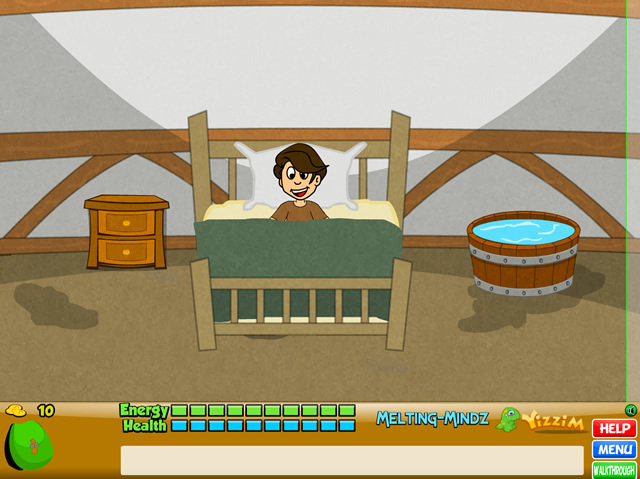Open the blue Menu button
The width and height of the screenshot is (640, 479).
coord(614,449)
